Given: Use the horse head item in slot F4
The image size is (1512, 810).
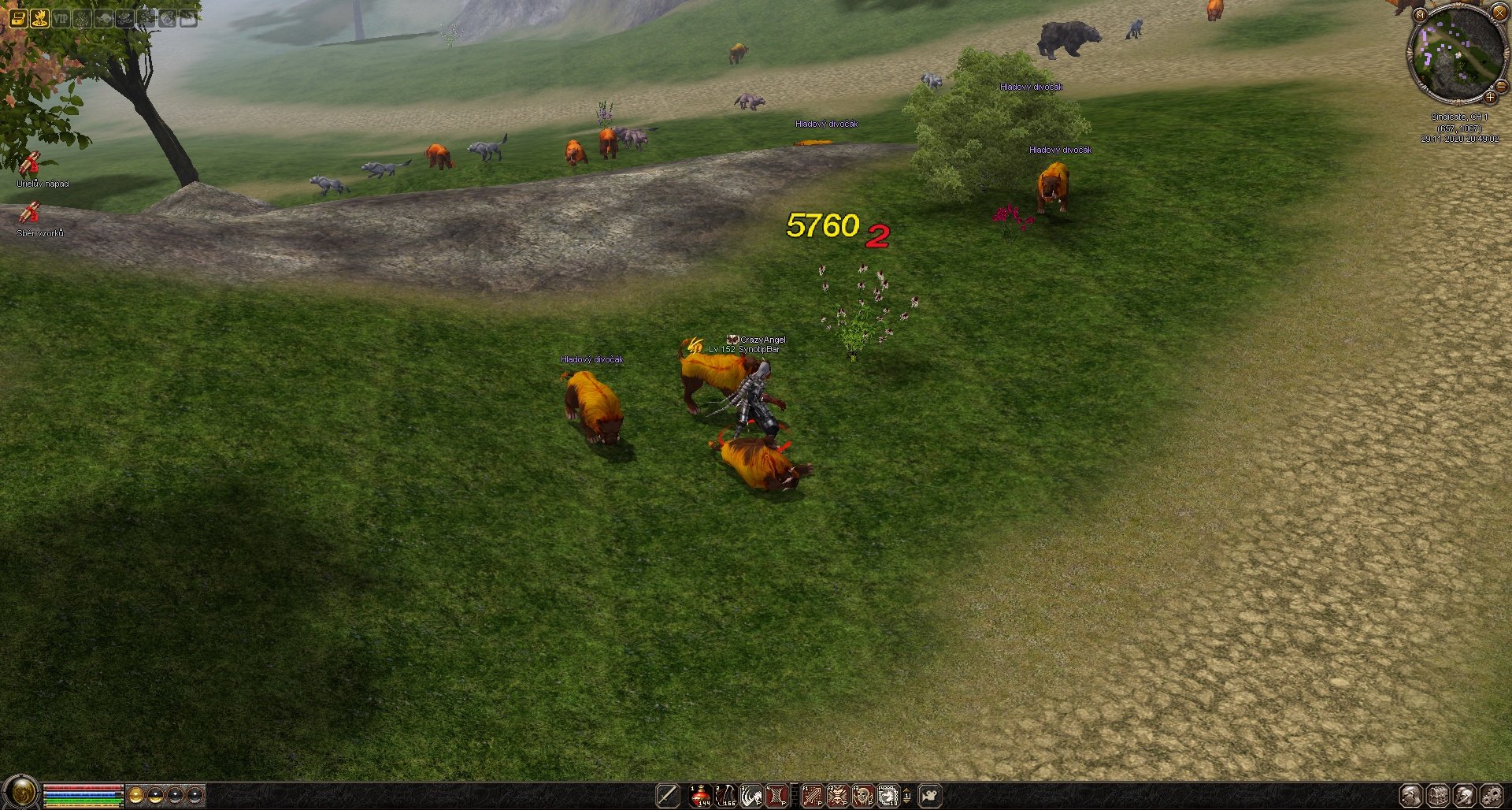Looking at the screenshot, I should pos(888,796).
